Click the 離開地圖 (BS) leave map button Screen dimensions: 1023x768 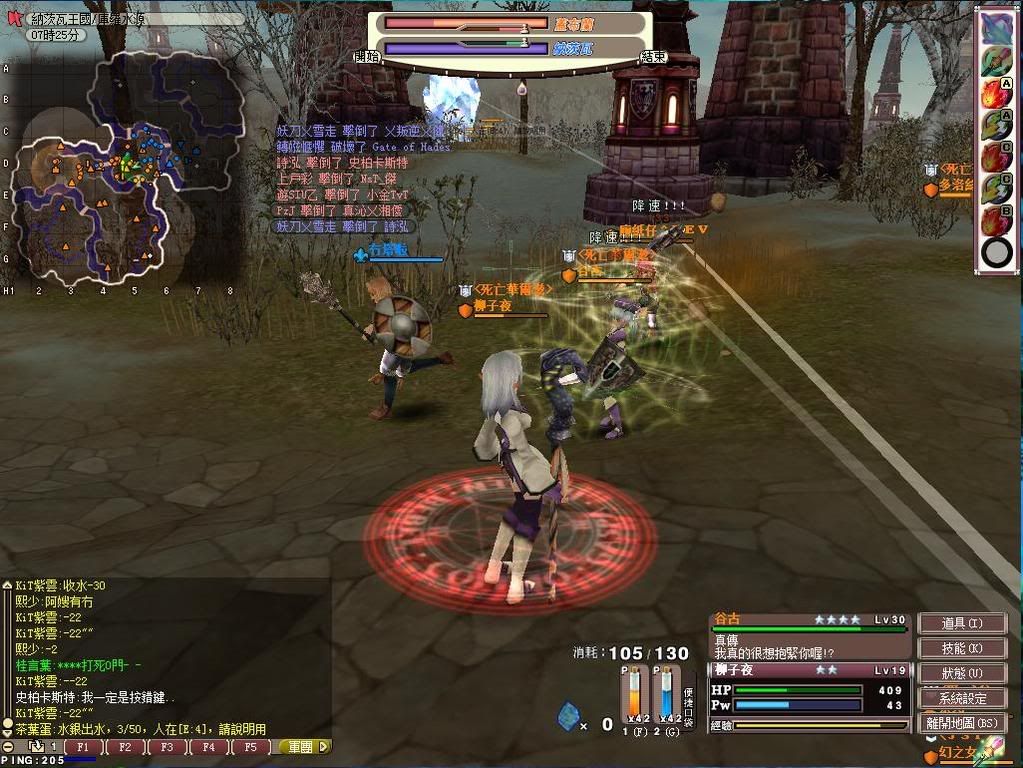click(961, 722)
